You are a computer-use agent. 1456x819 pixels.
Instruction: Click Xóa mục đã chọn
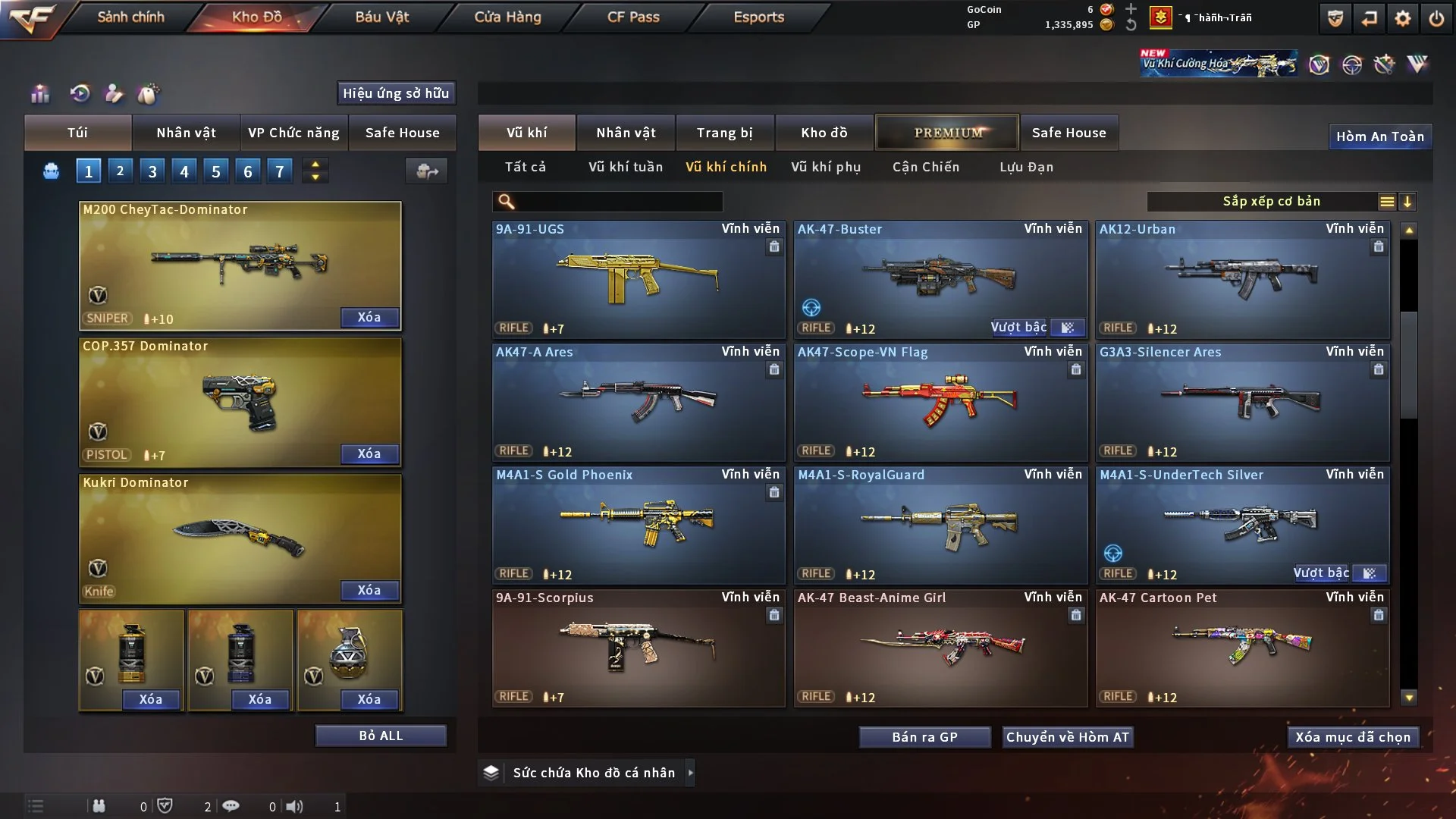[1353, 737]
